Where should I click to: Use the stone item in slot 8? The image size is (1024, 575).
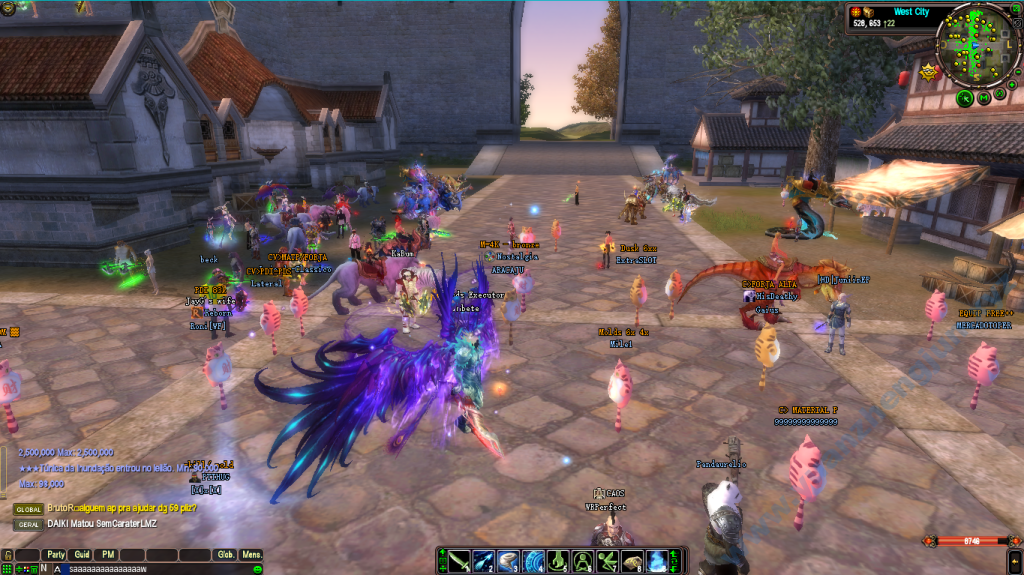point(632,561)
